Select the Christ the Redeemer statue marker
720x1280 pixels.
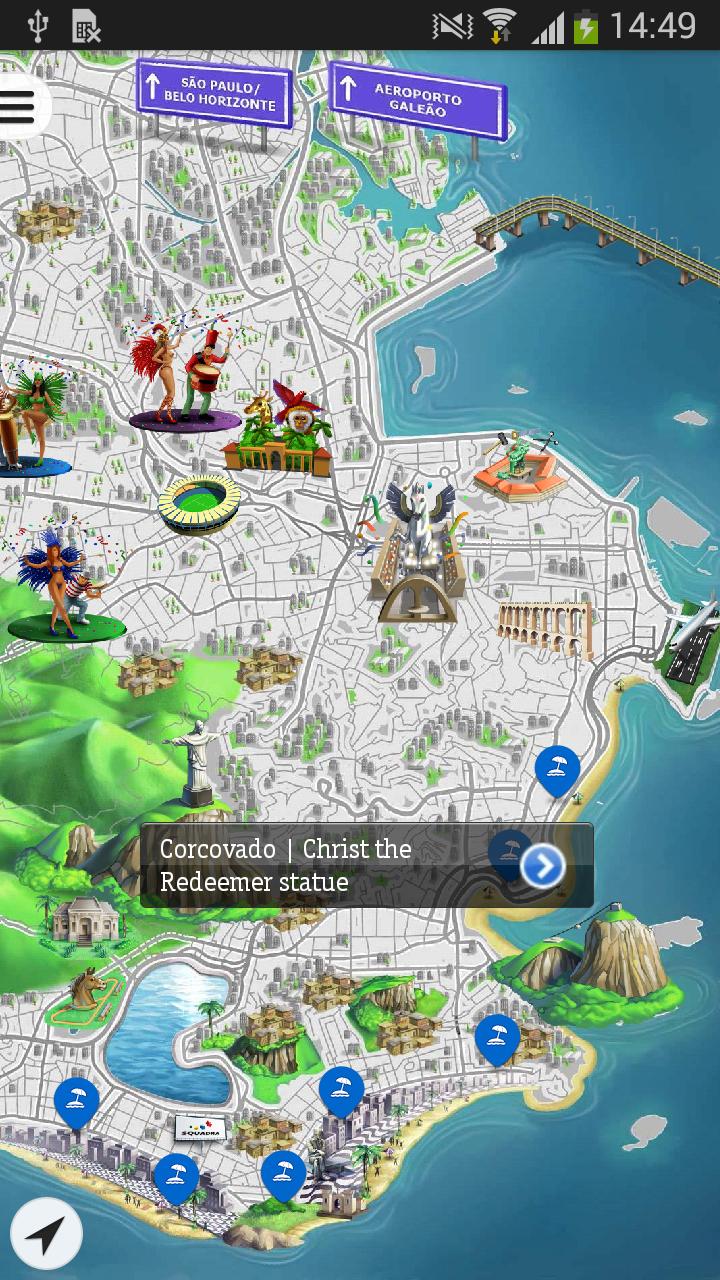coord(193,762)
